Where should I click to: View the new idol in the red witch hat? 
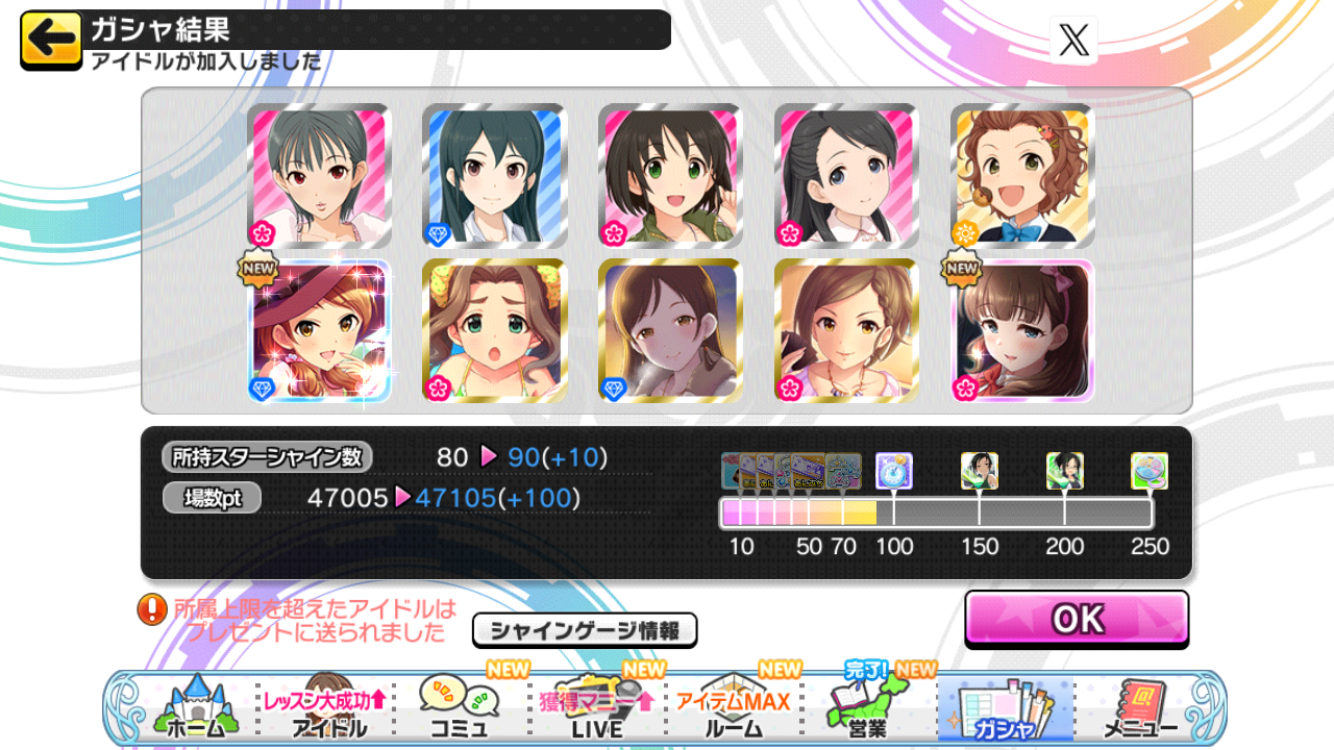pyautogui.click(x=319, y=331)
